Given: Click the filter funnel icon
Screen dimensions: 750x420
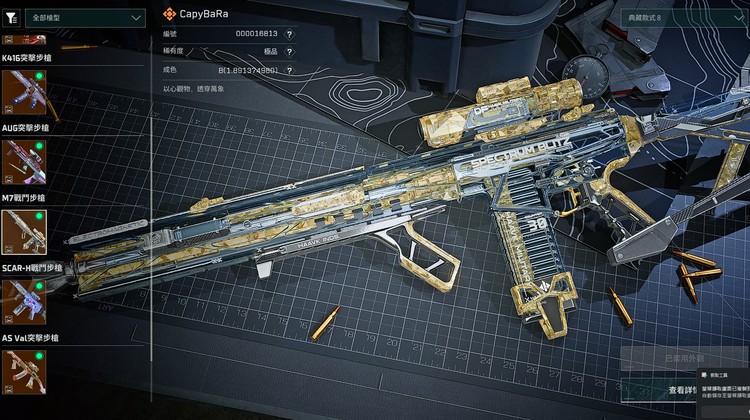Looking at the screenshot, I should [x=11, y=17].
